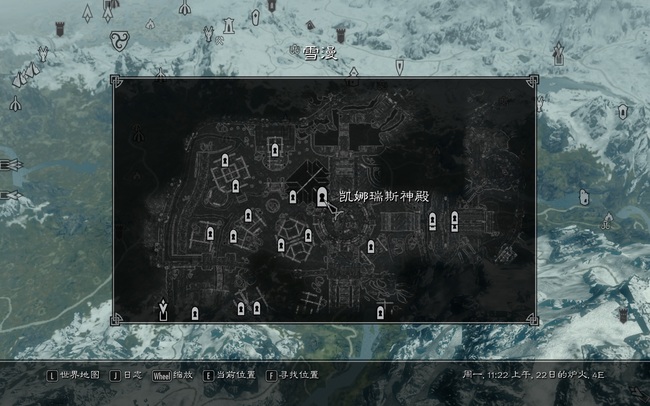Select the 凯娜瑞斯神殿 door marker
The width and height of the screenshot is (650, 406).
tap(322, 197)
